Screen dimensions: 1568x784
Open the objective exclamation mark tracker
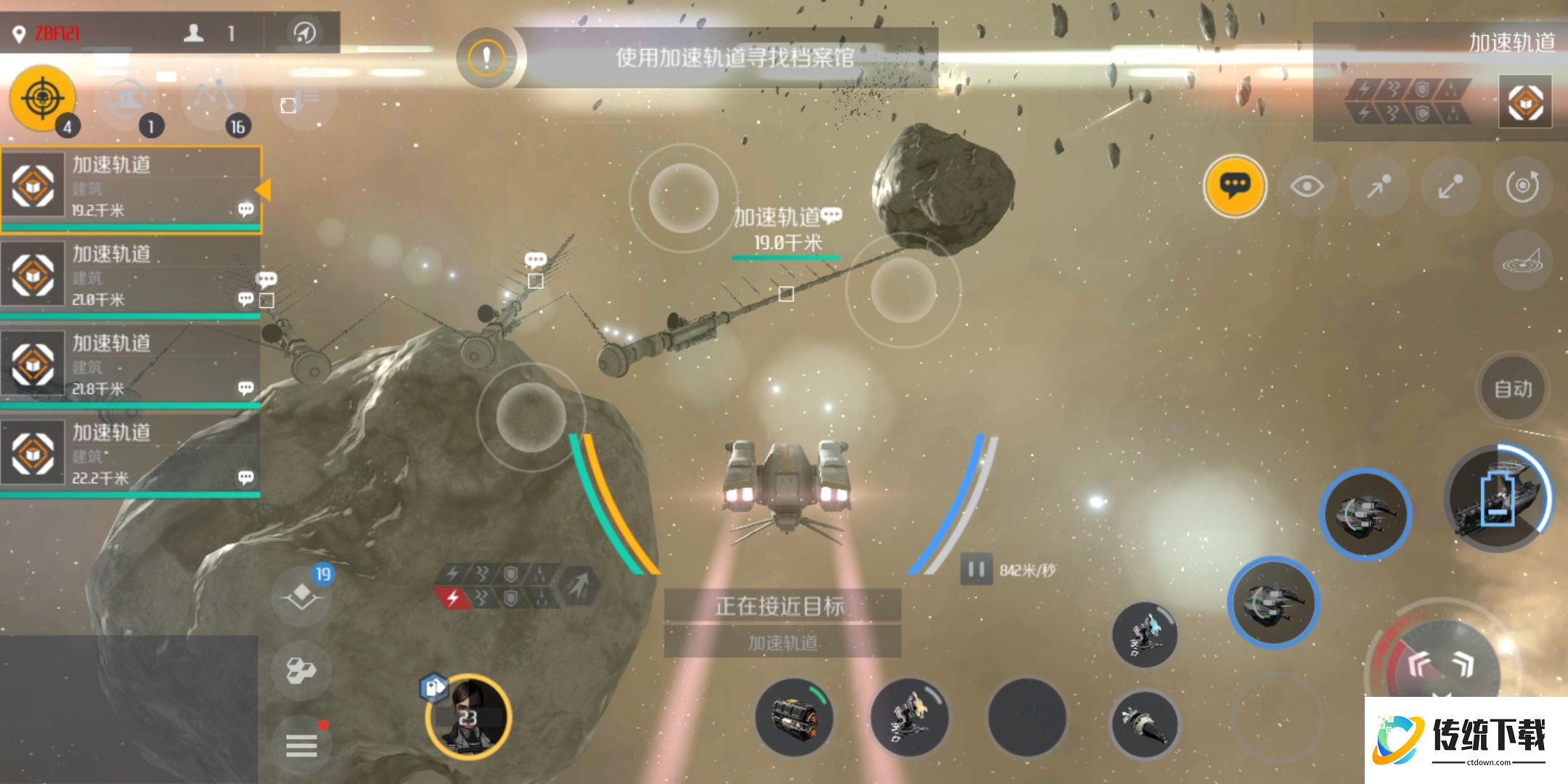pos(486,57)
